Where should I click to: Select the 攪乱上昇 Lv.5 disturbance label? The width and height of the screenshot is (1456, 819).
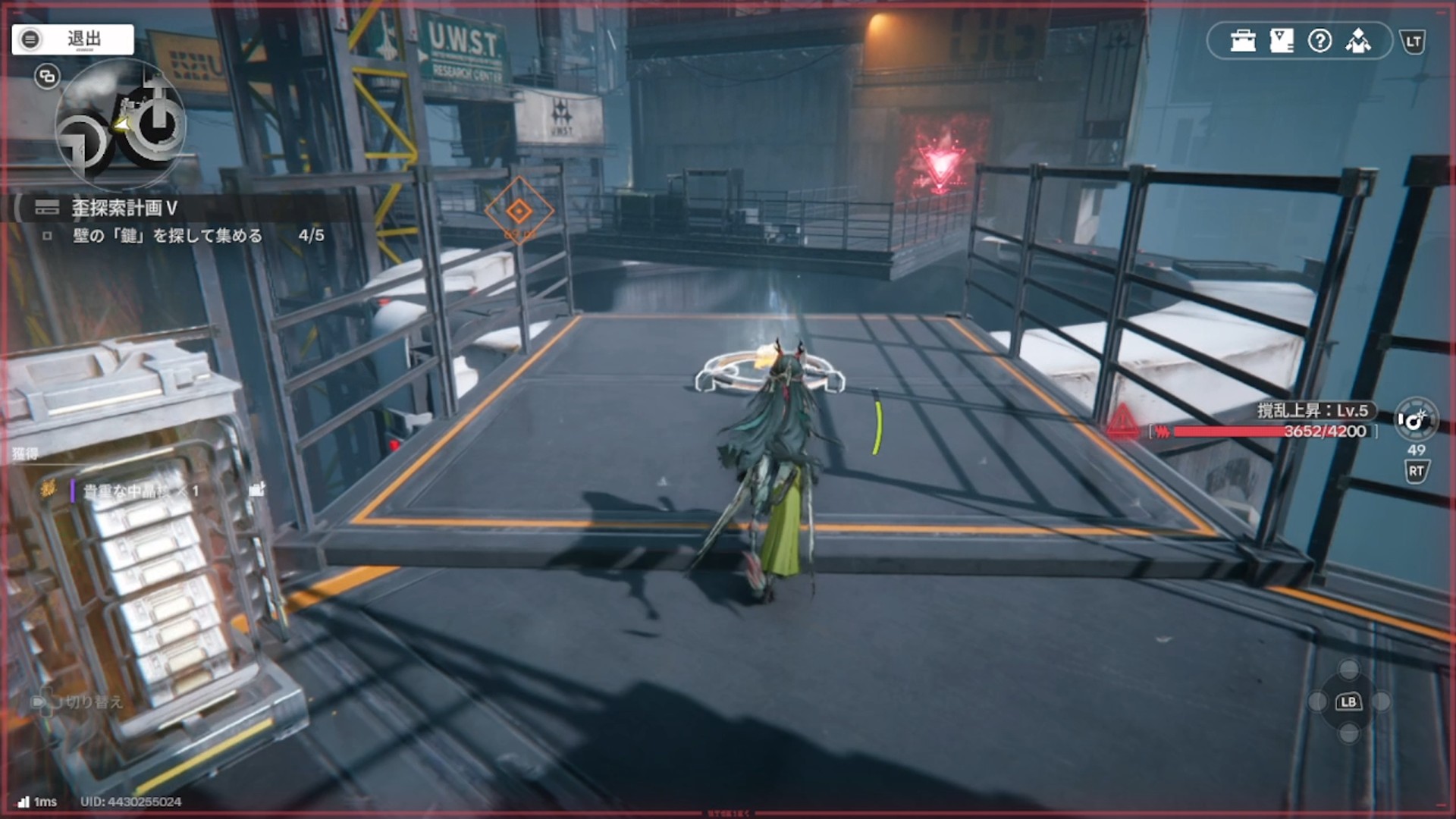click(1313, 411)
